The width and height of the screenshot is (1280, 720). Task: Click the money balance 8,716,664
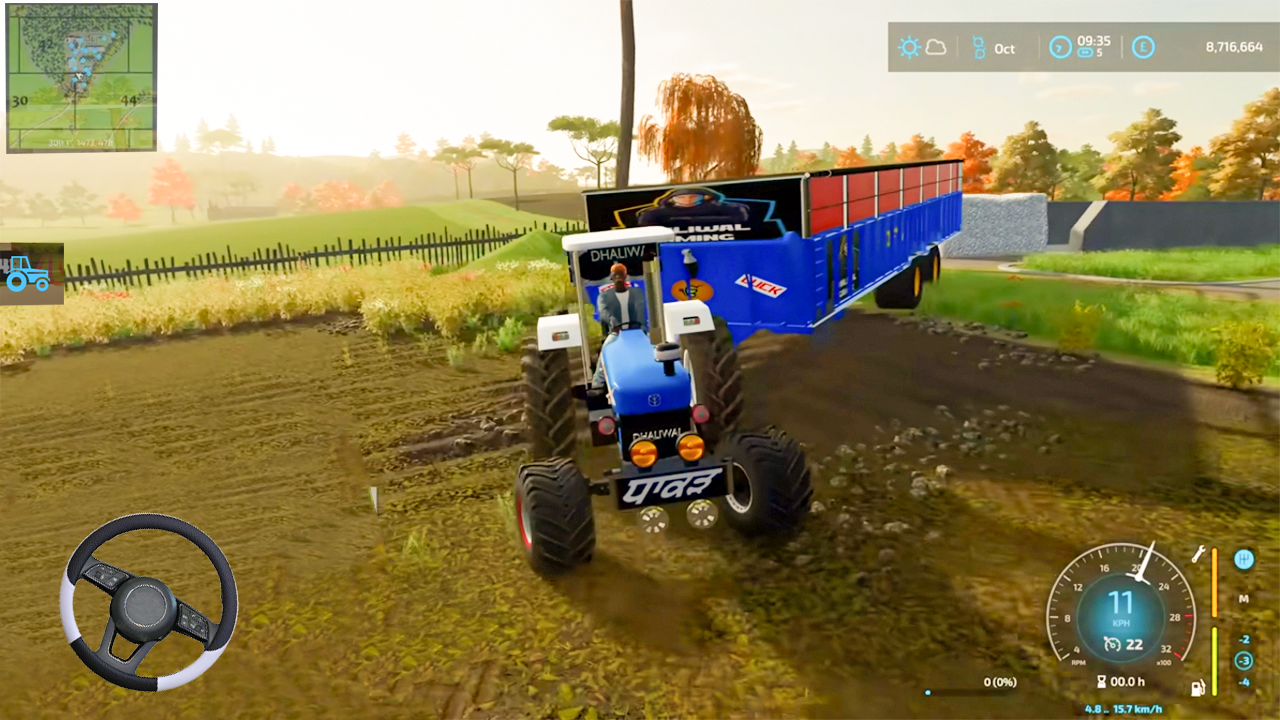(x=1235, y=47)
